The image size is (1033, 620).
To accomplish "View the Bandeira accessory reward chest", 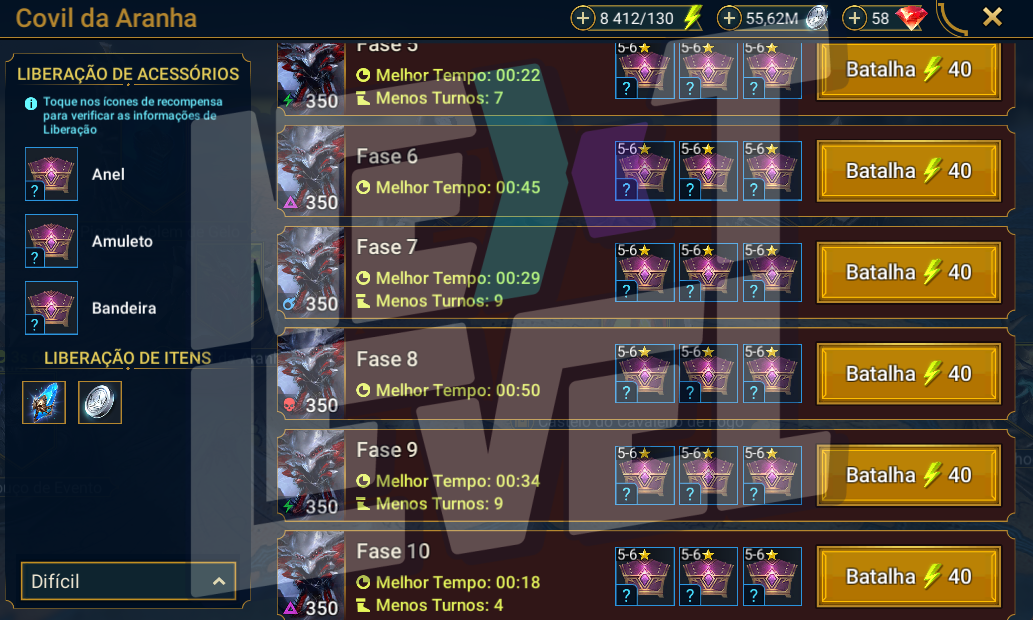I will point(51,308).
